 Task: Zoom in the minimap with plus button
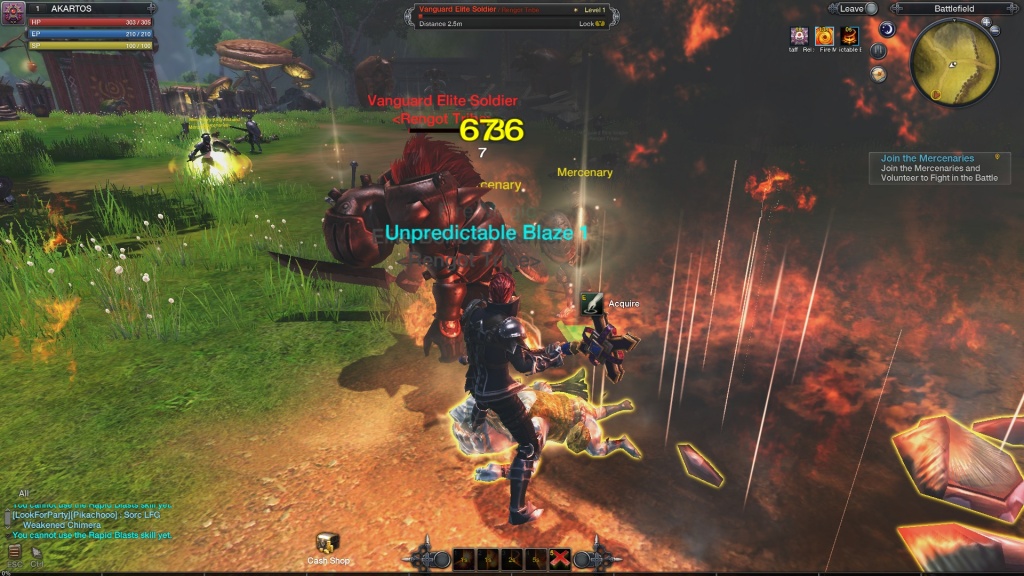coord(986,21)
